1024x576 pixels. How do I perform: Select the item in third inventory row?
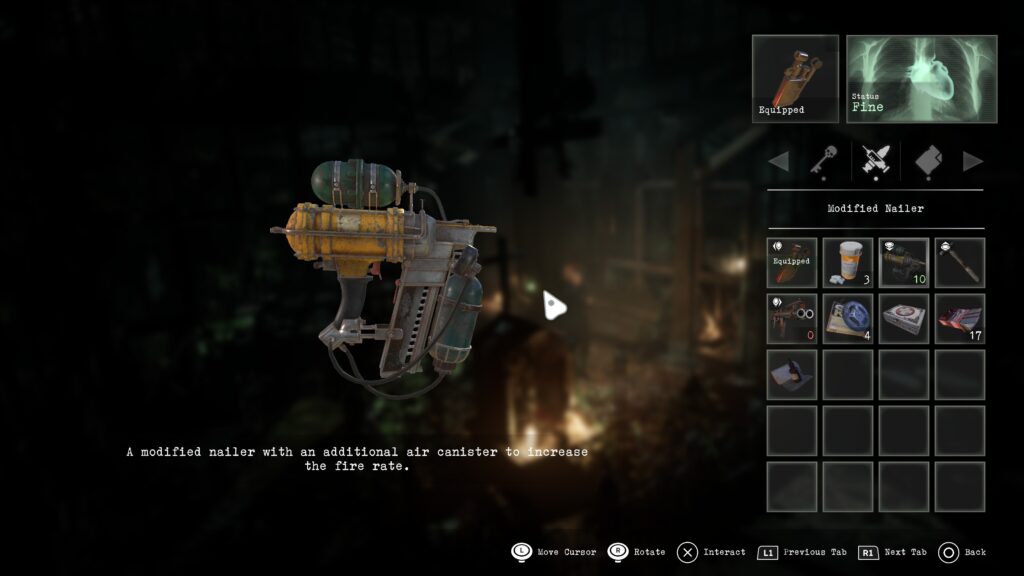click(792, 374)
